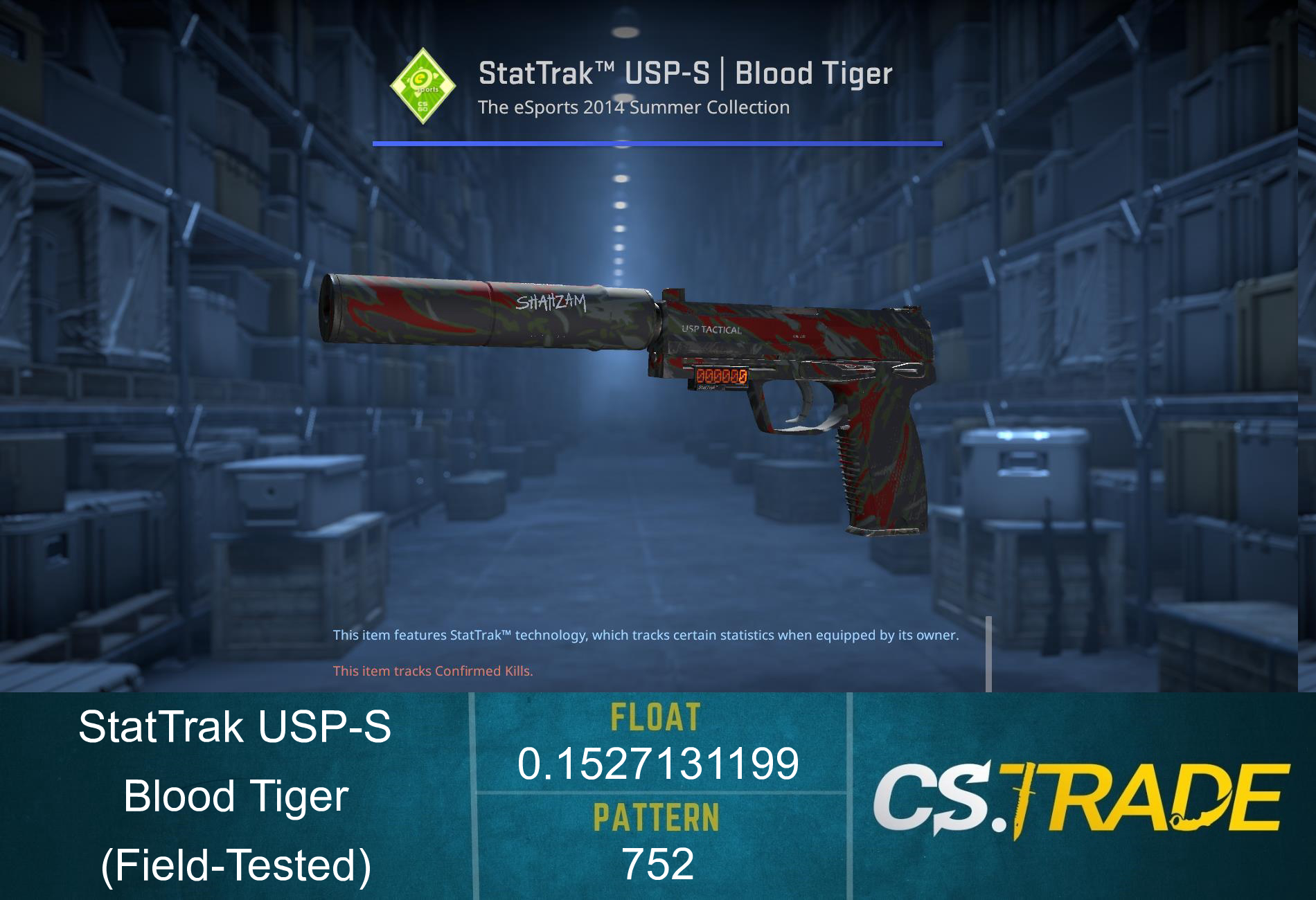
Task: Click the eSports 2014 Summer Collection badge icon
Action: (421, 87)
